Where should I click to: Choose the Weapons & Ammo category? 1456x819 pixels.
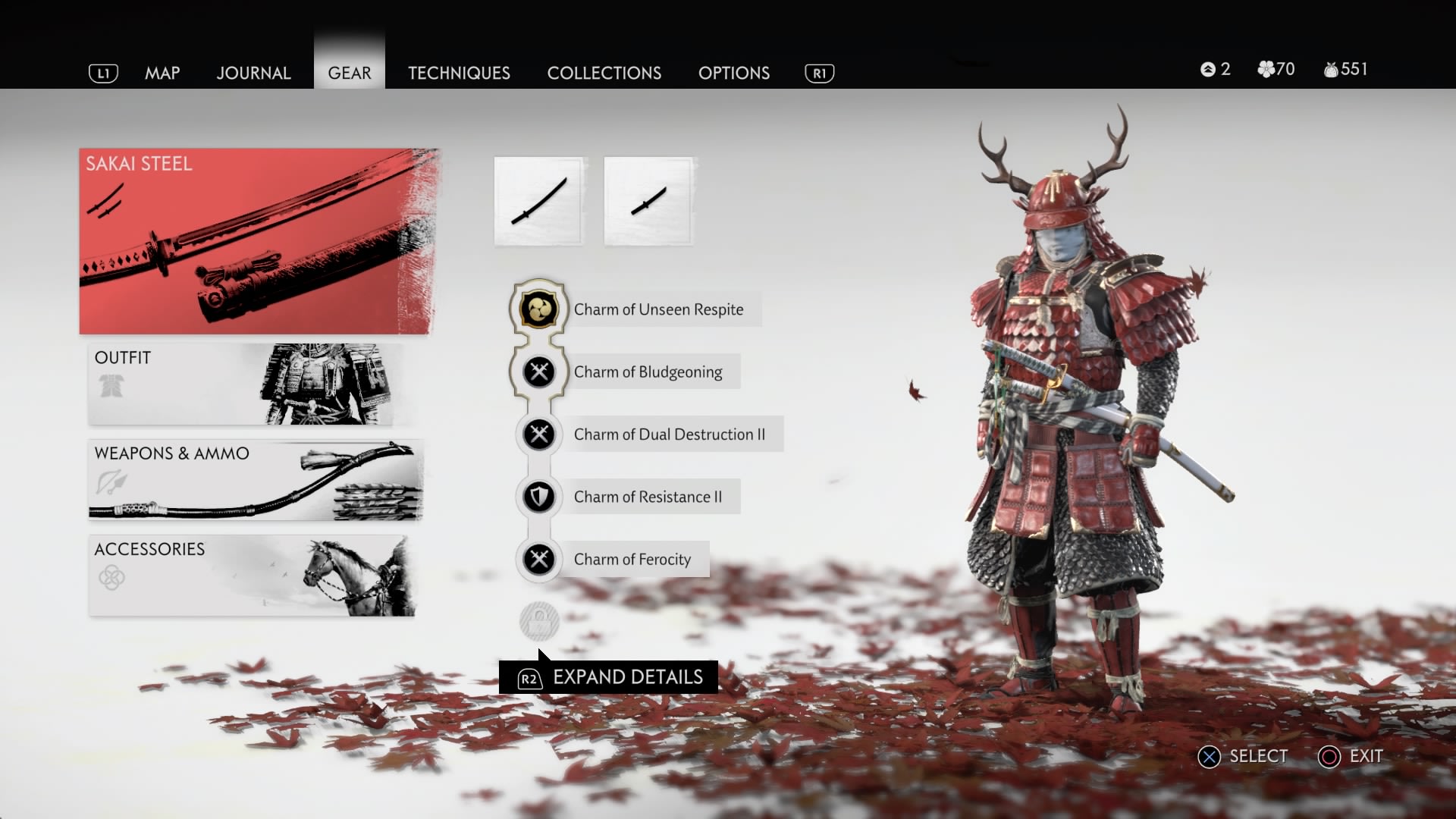tap(255, 479)
